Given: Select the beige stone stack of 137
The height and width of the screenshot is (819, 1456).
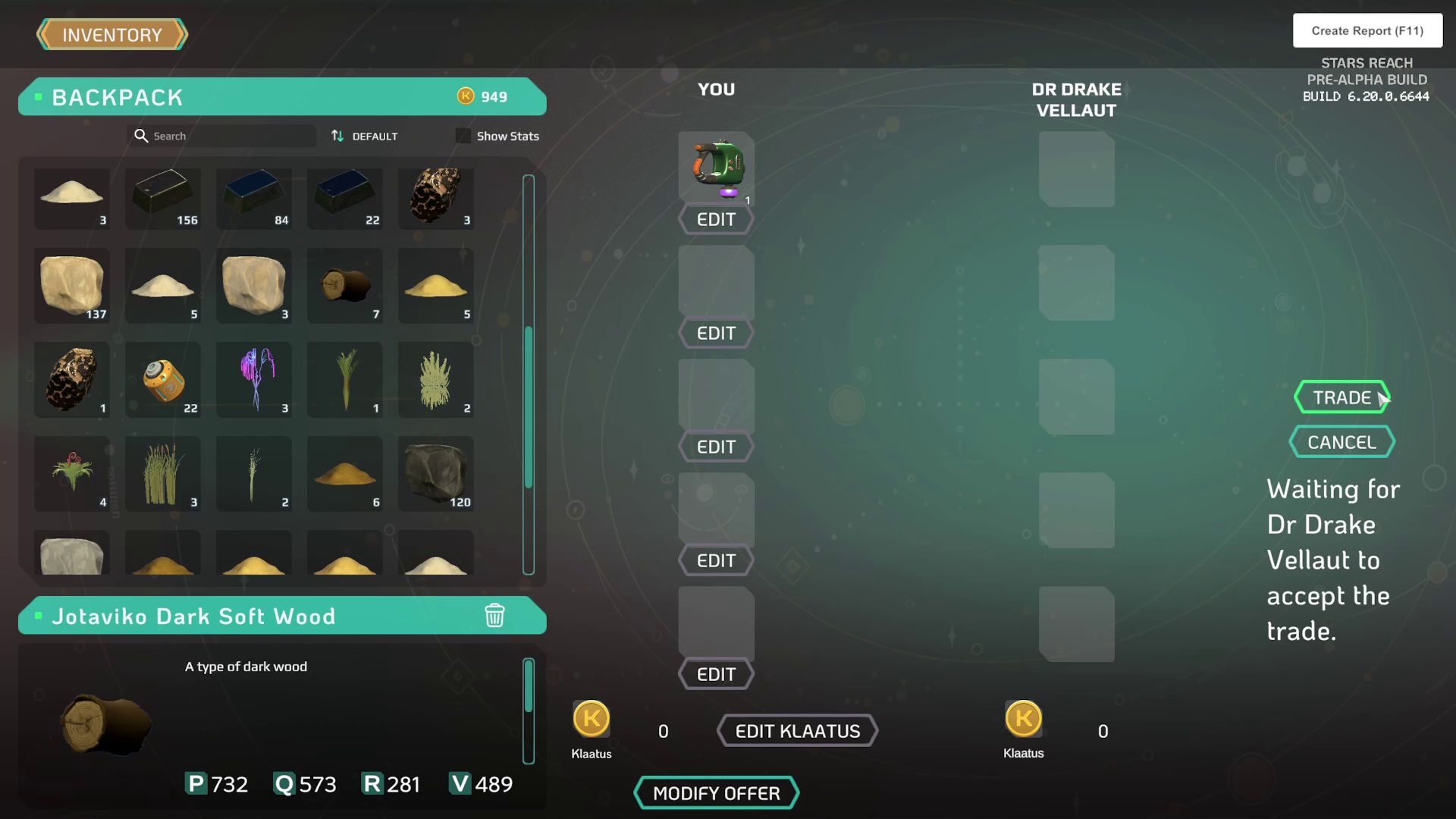Looking at the screenshot, I should 72,286.
